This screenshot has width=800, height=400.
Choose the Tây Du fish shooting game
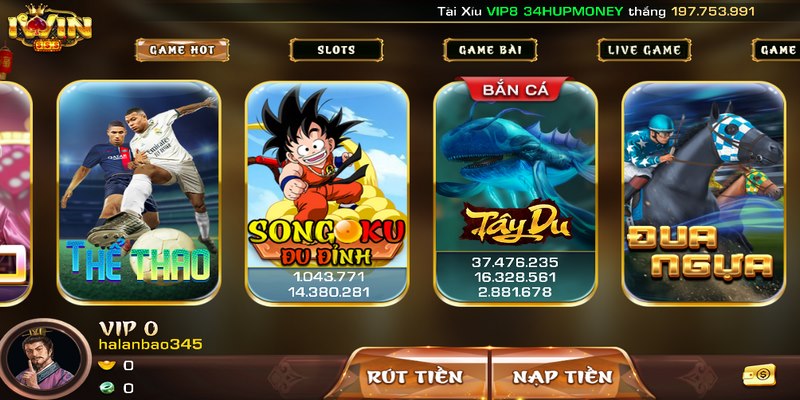coord(515,192)
